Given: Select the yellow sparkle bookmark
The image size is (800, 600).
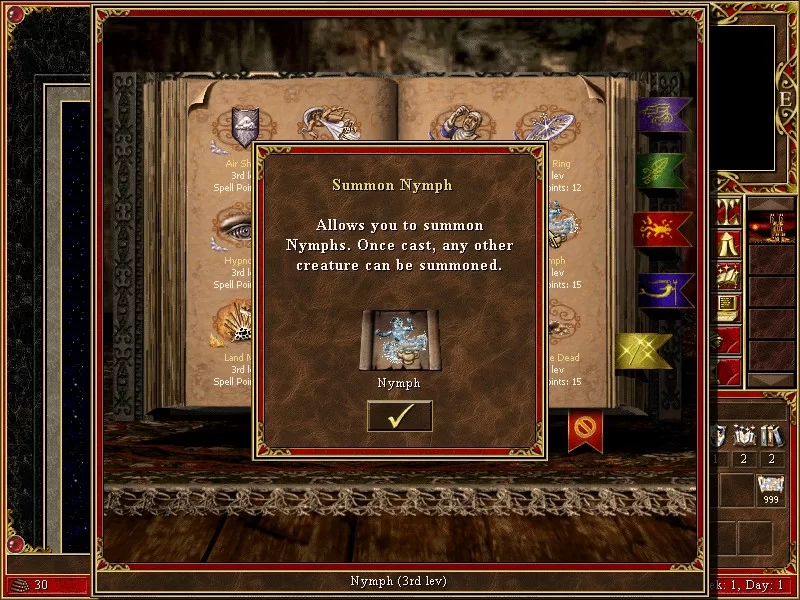Looking at the screenshot, I should (x=643, y=350).
